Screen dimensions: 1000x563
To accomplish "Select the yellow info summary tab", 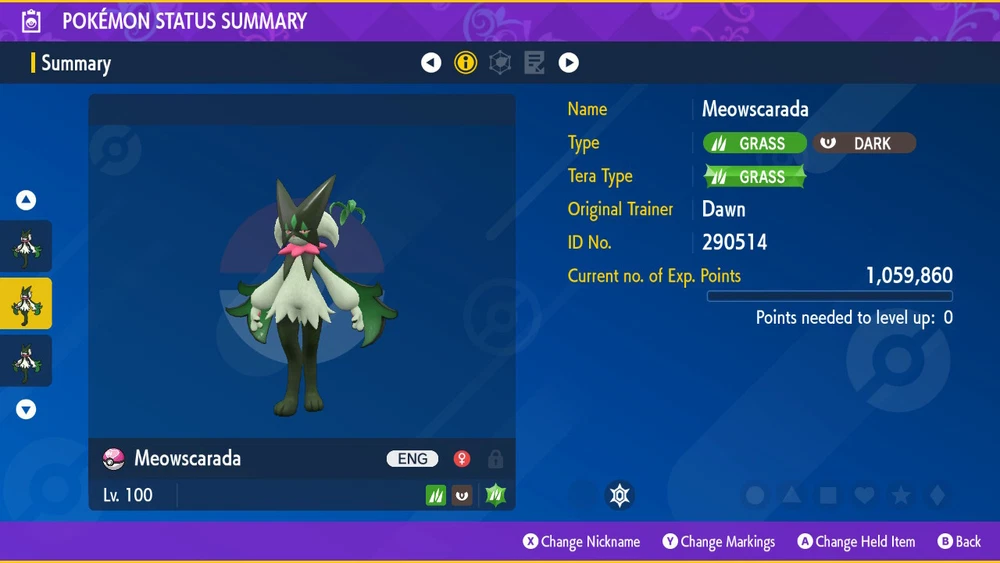I will pos(465,63).
